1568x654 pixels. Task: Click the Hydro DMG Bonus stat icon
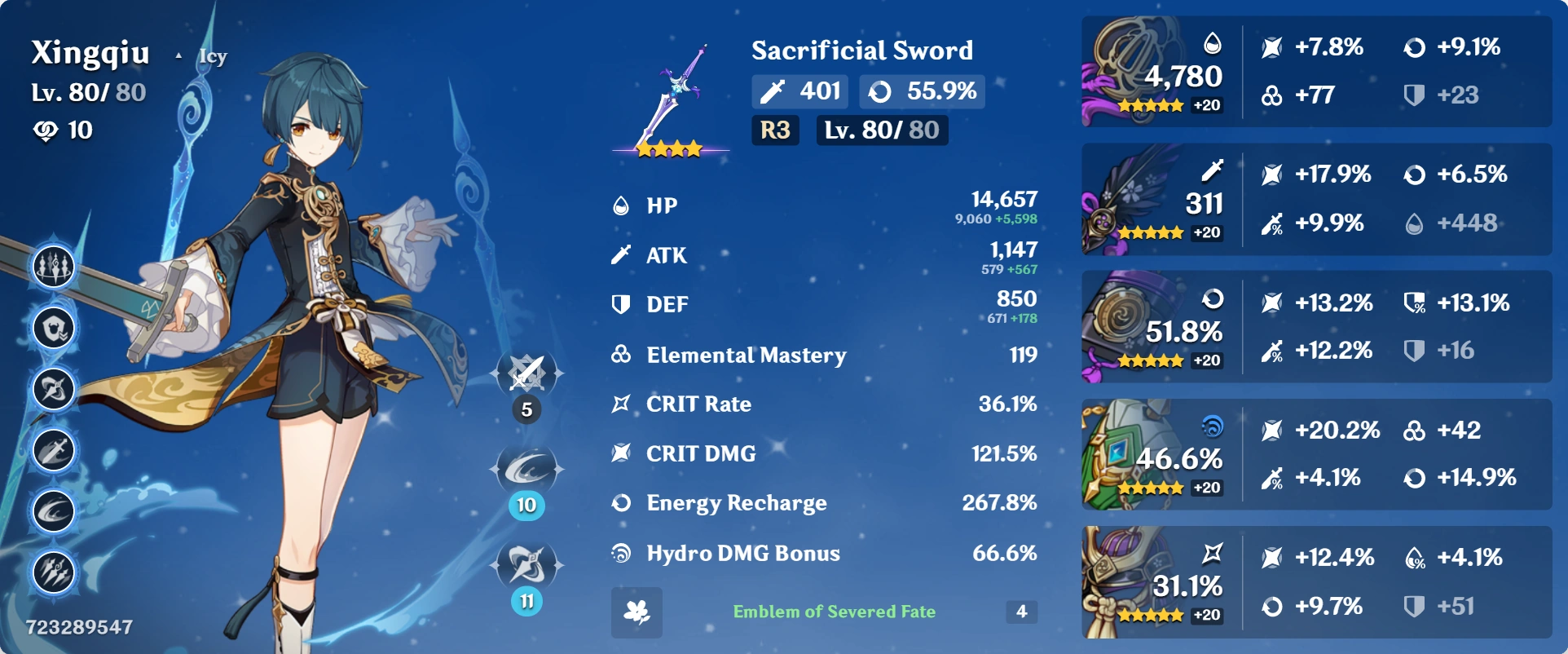pyautogui.click(x=621, y=553)
